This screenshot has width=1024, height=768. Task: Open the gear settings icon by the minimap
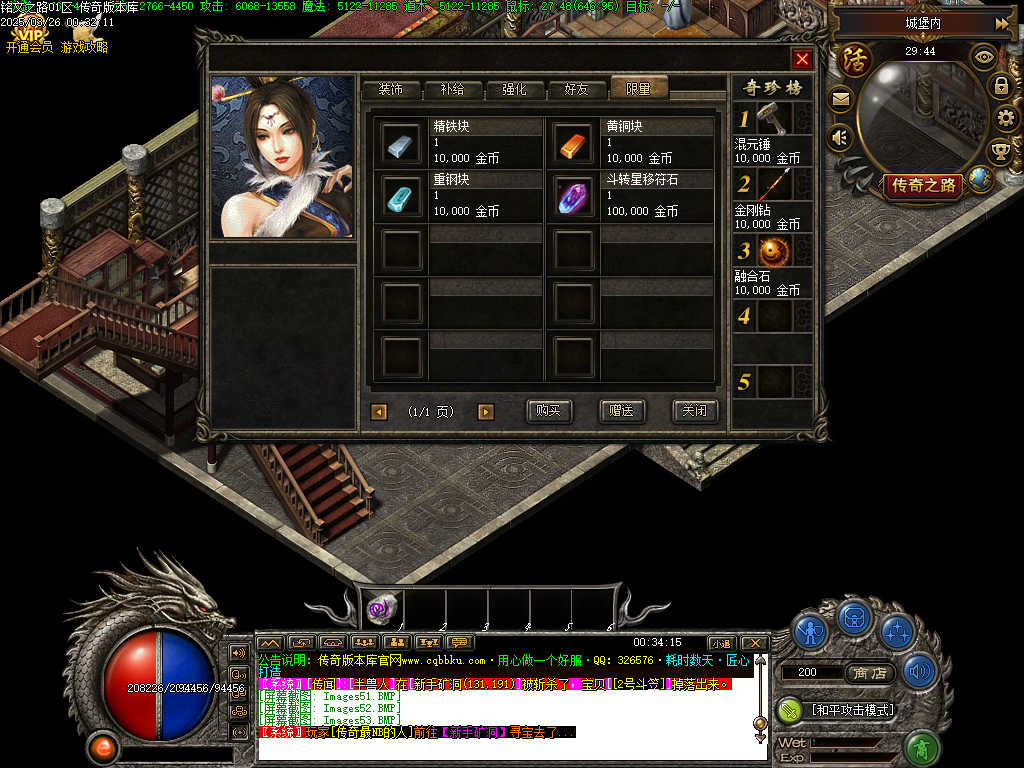click(x=1005, y=118)
